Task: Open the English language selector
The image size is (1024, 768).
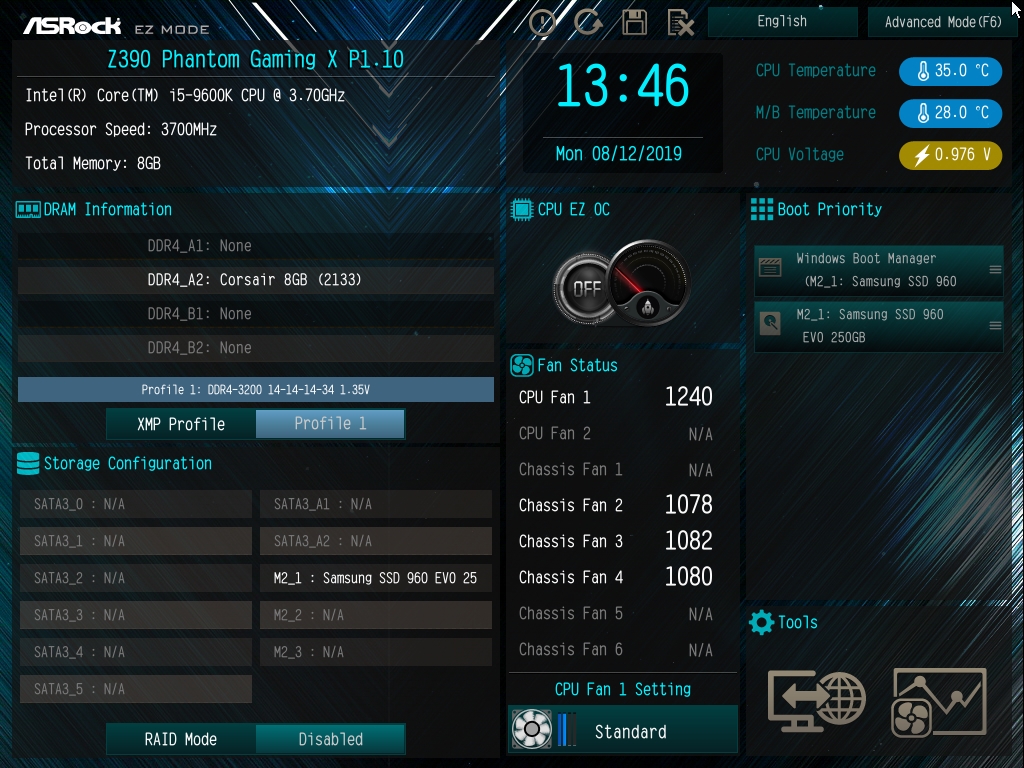Action: point(782,22)
